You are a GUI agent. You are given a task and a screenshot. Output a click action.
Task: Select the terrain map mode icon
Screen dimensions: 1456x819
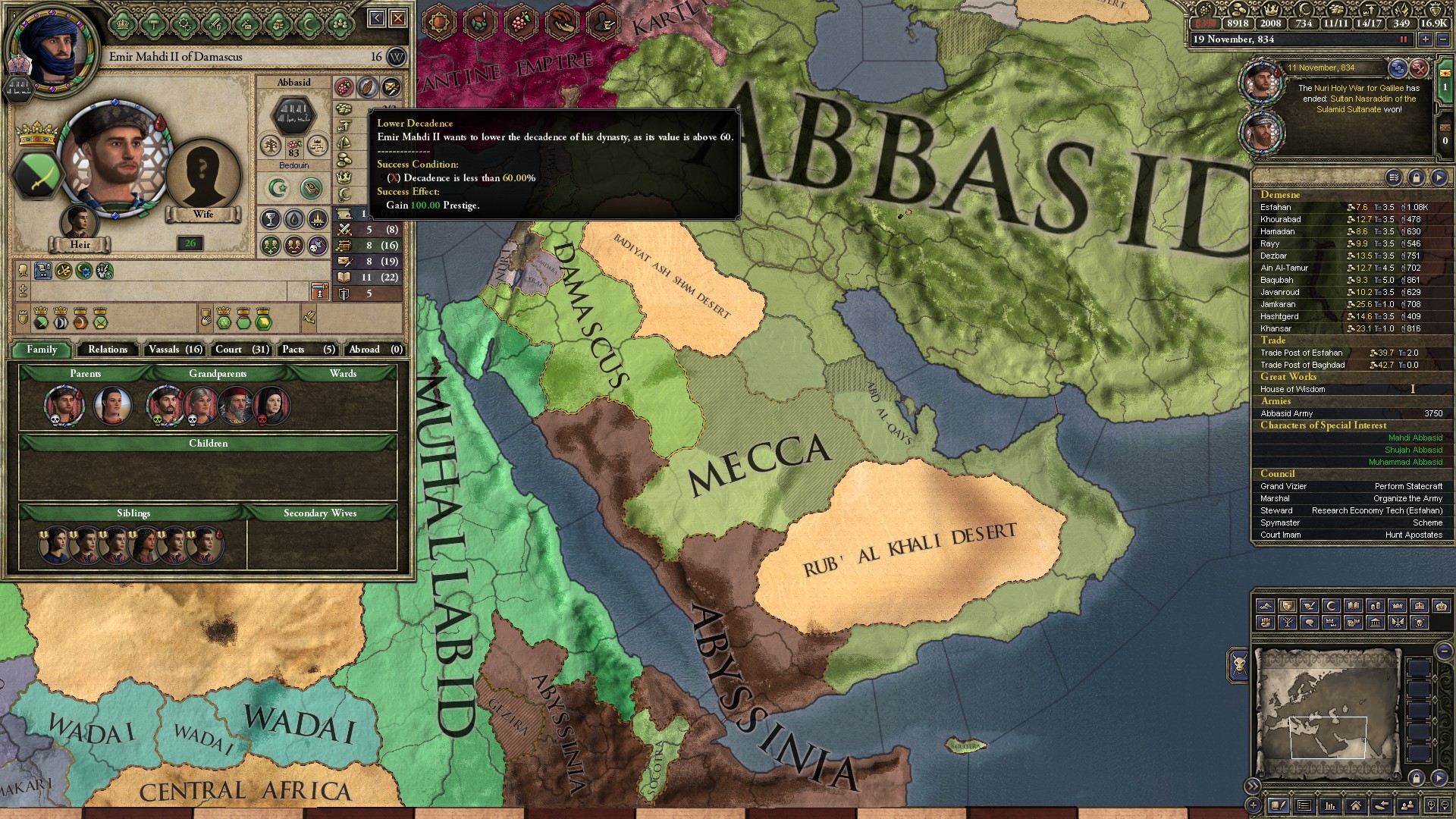click(x=1265, y=607)
